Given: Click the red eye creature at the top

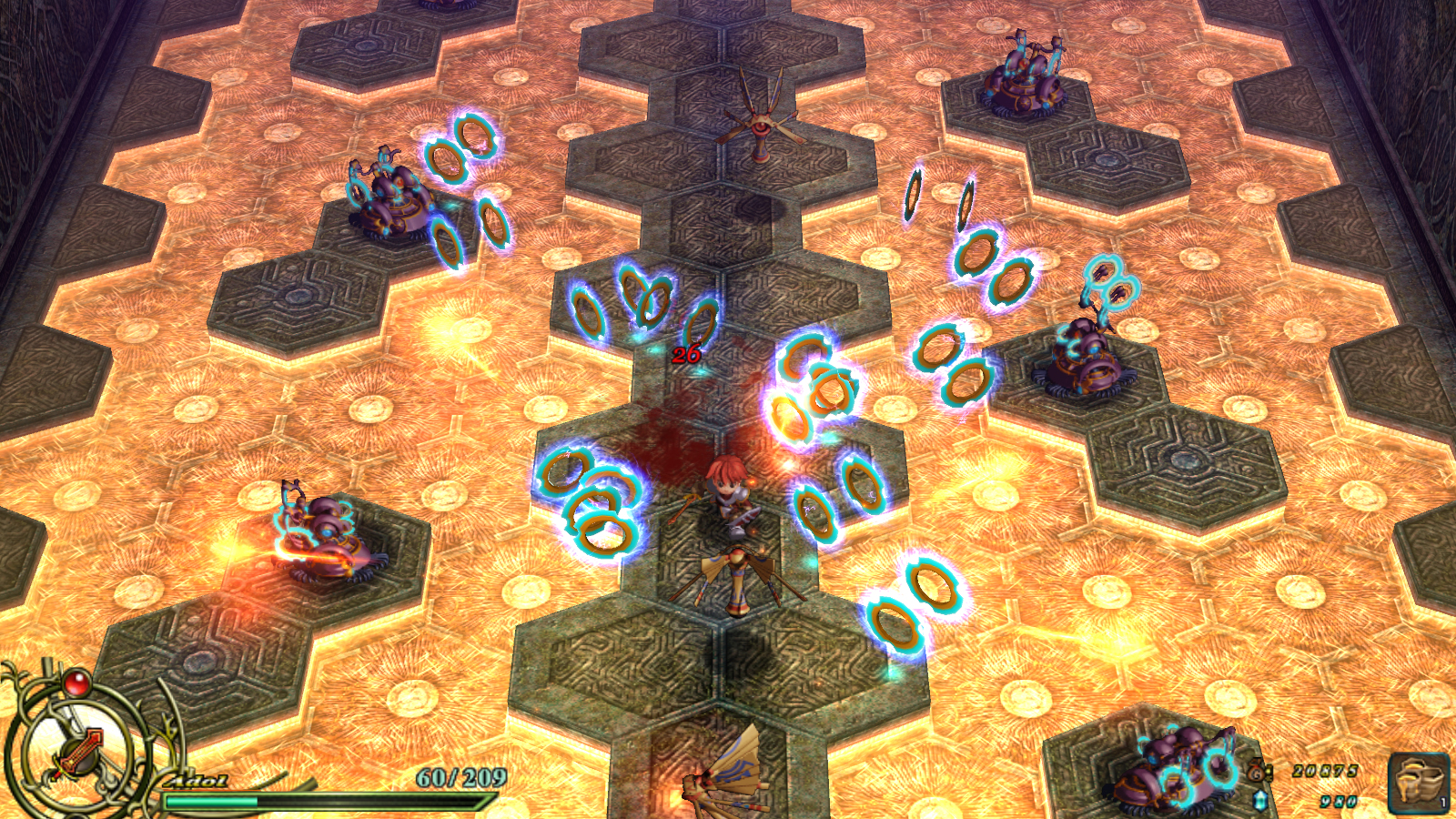Looking at the screenshot, I should (x=763, y=127).
